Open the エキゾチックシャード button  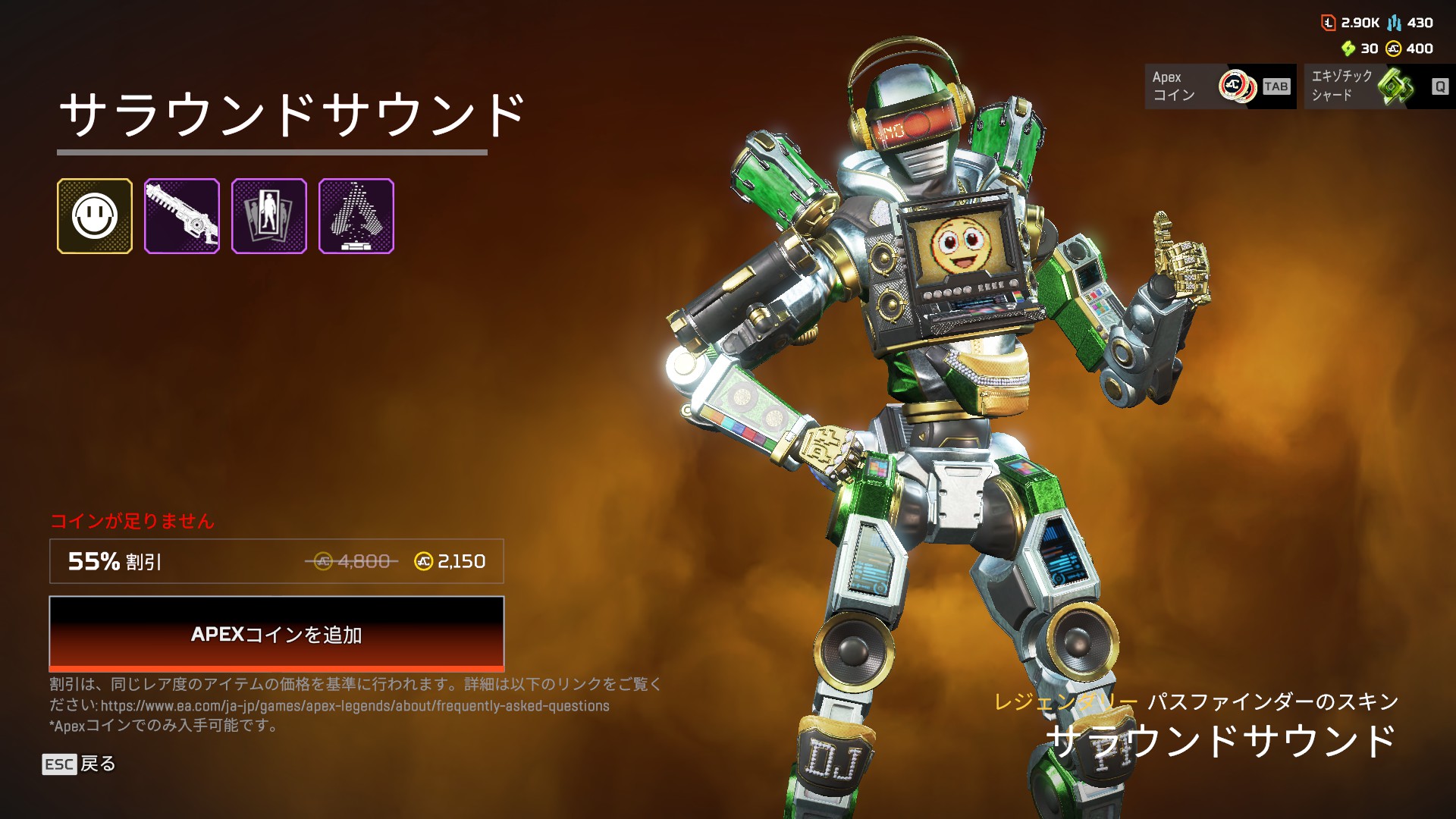1379,86
